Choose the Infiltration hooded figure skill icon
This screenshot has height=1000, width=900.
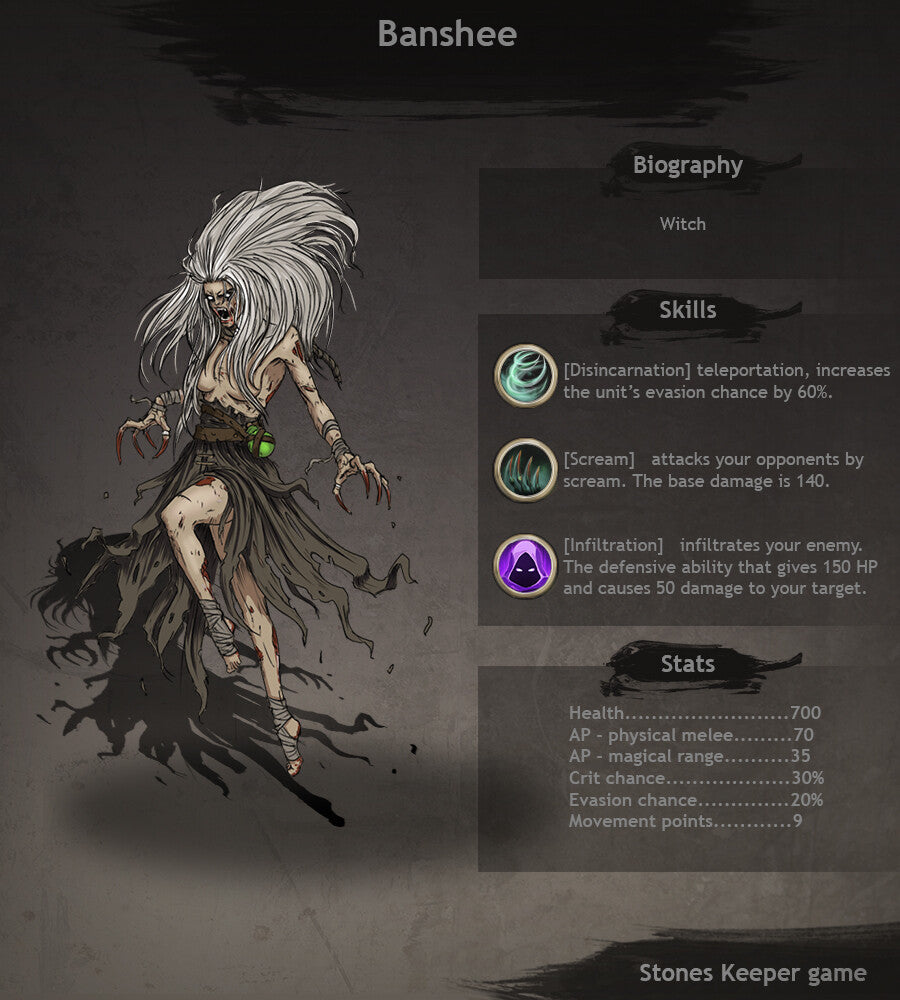[x=525, y=566]
